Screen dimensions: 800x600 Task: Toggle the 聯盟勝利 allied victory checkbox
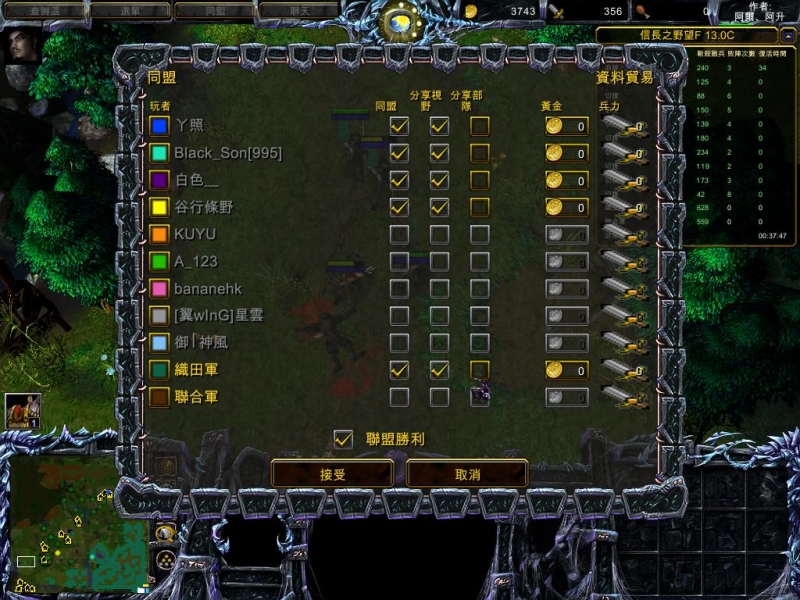click(x=343, y=439)
